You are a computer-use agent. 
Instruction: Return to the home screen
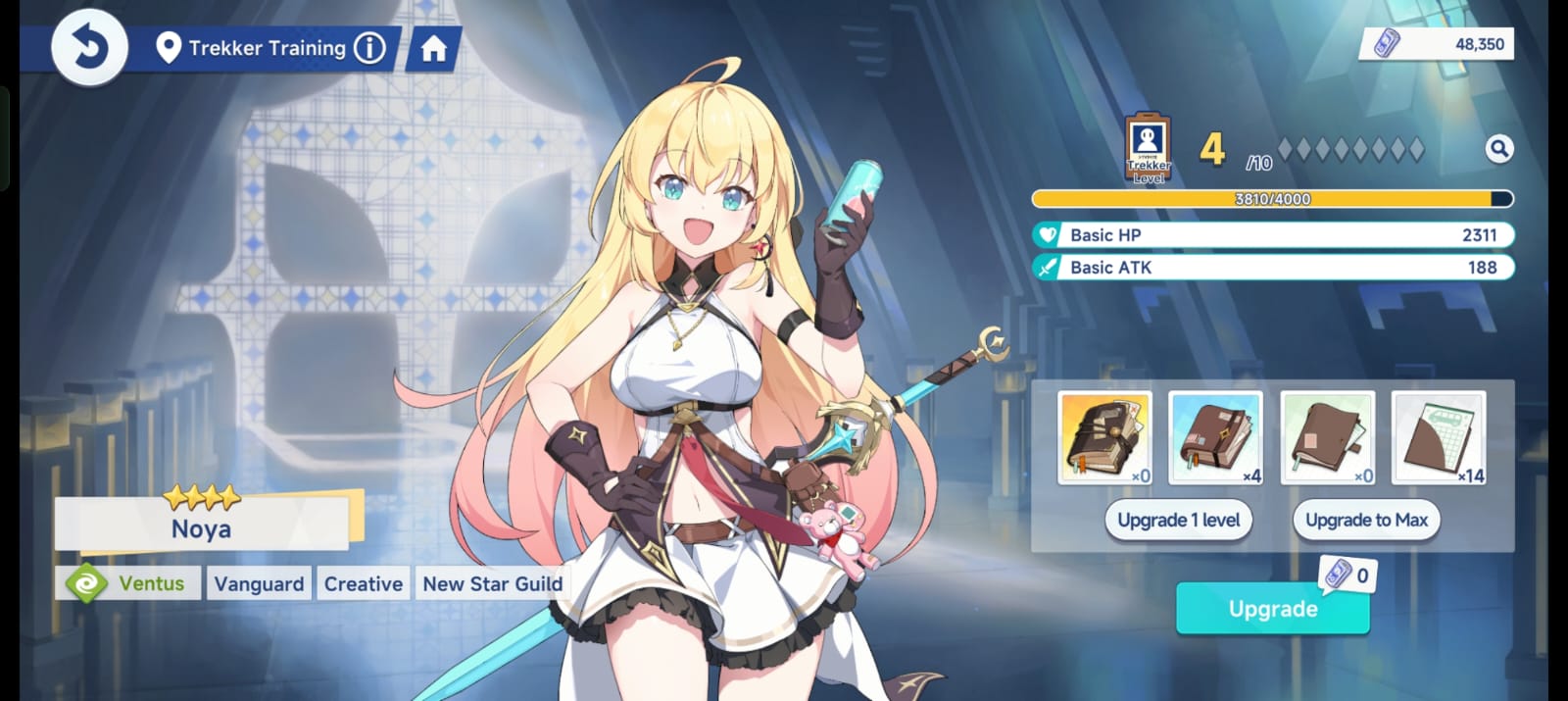433,48
